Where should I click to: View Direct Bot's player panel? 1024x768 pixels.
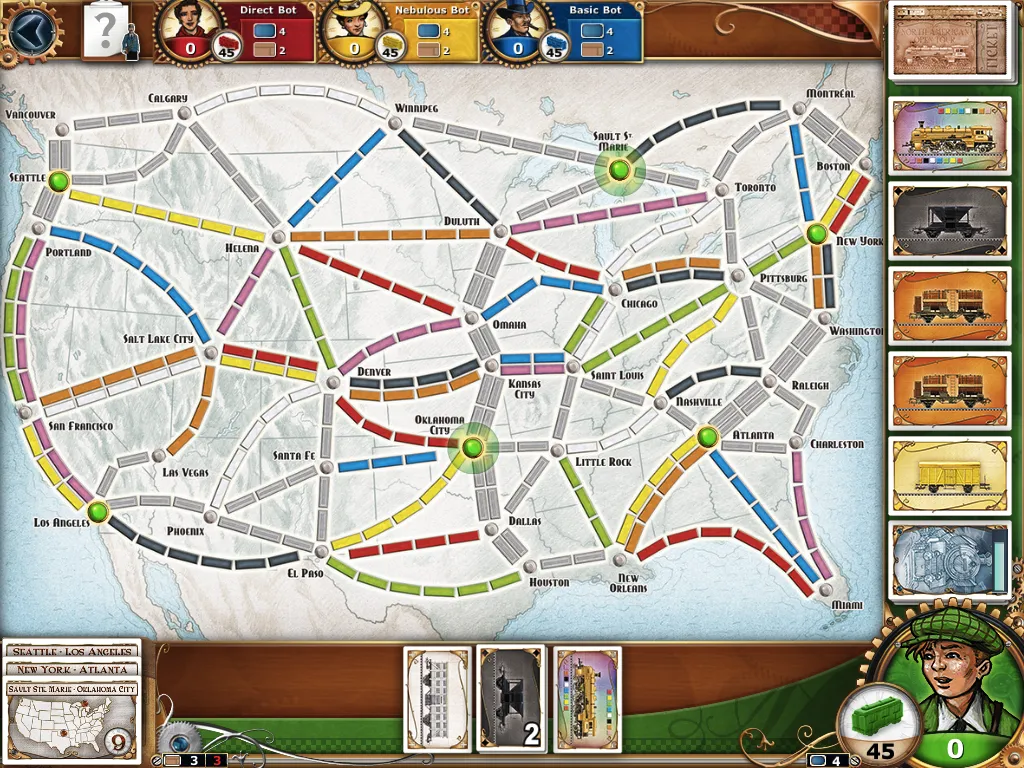(235, 31)
